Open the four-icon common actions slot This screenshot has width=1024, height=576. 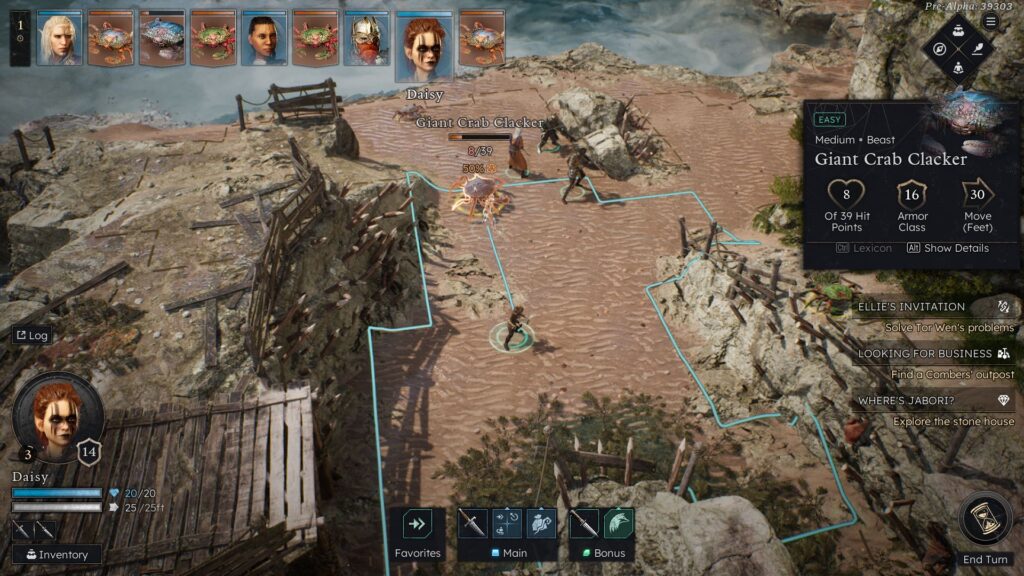[508, 523]
